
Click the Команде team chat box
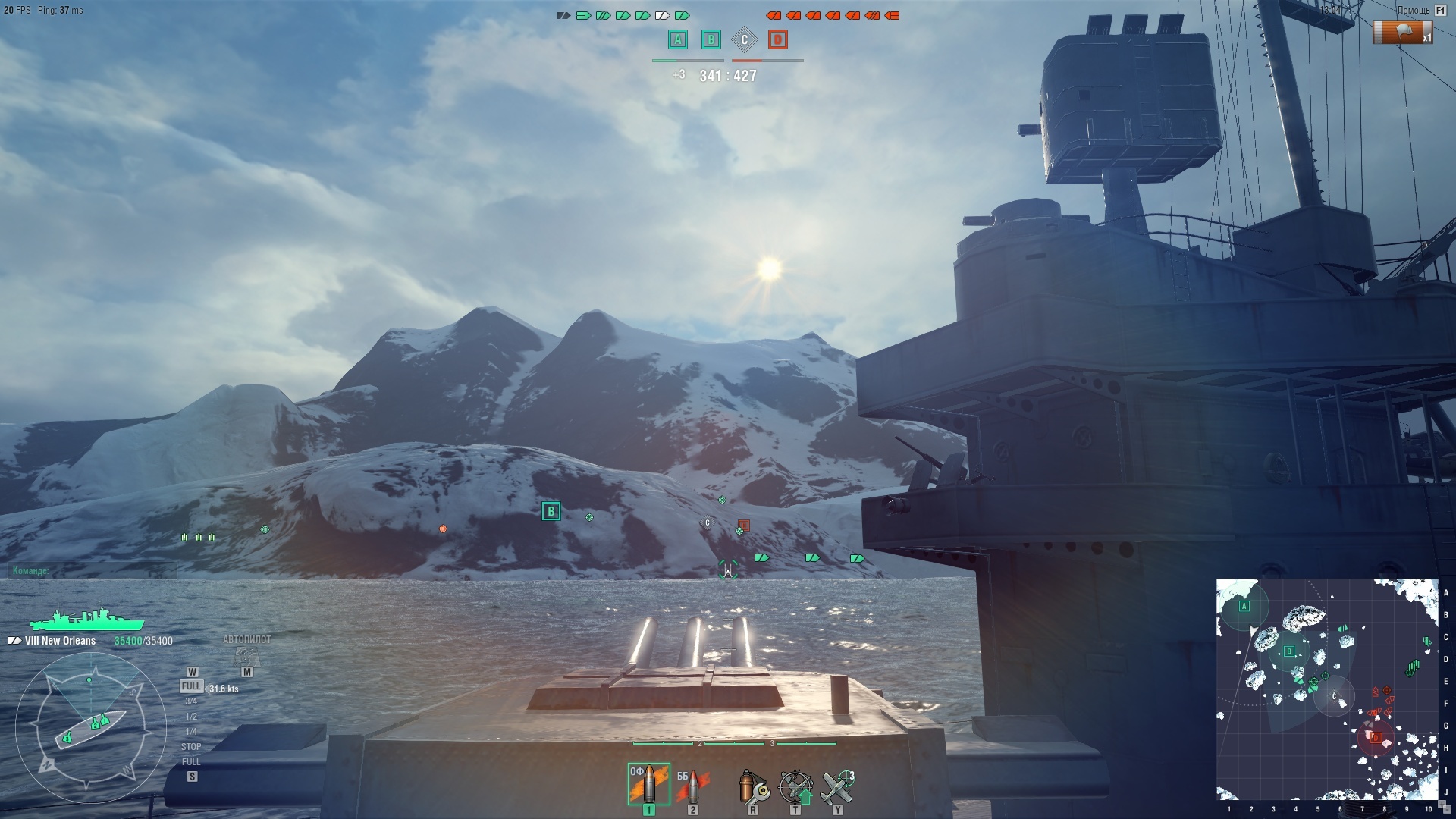(x=91, y=570)
